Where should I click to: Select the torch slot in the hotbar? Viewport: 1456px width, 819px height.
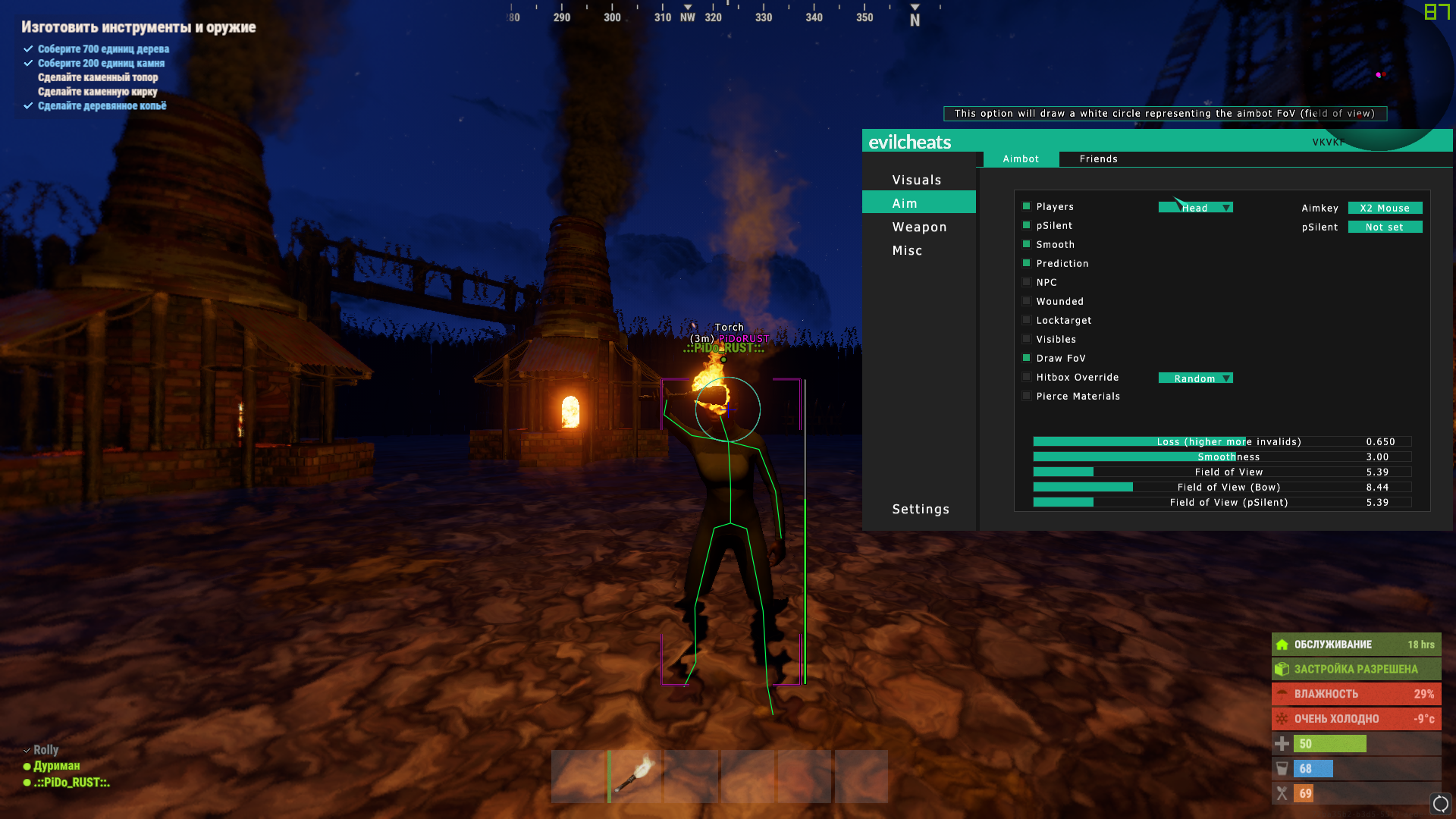pos(635,776)
